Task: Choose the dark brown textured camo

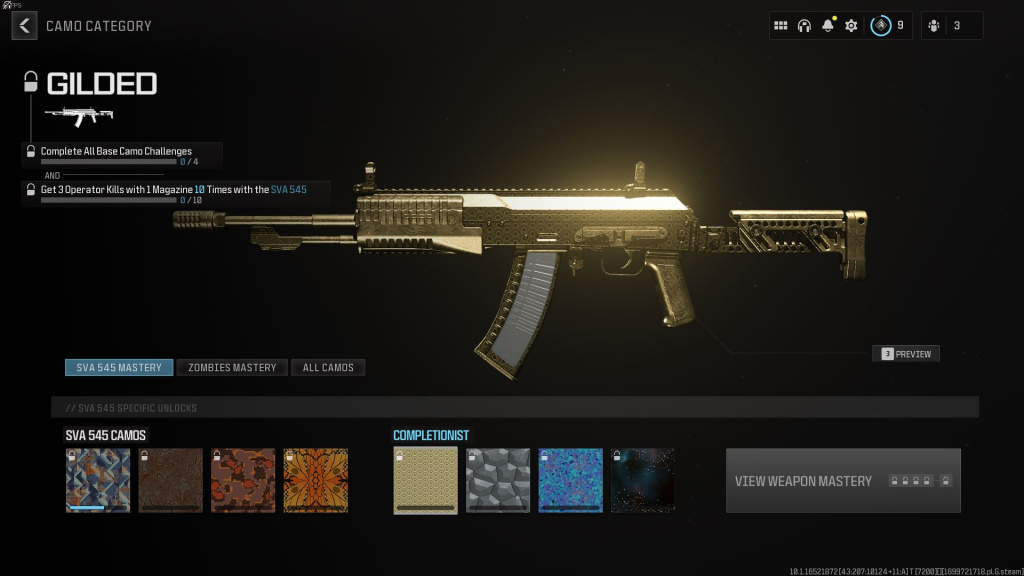Action: [x=170, y=481]
